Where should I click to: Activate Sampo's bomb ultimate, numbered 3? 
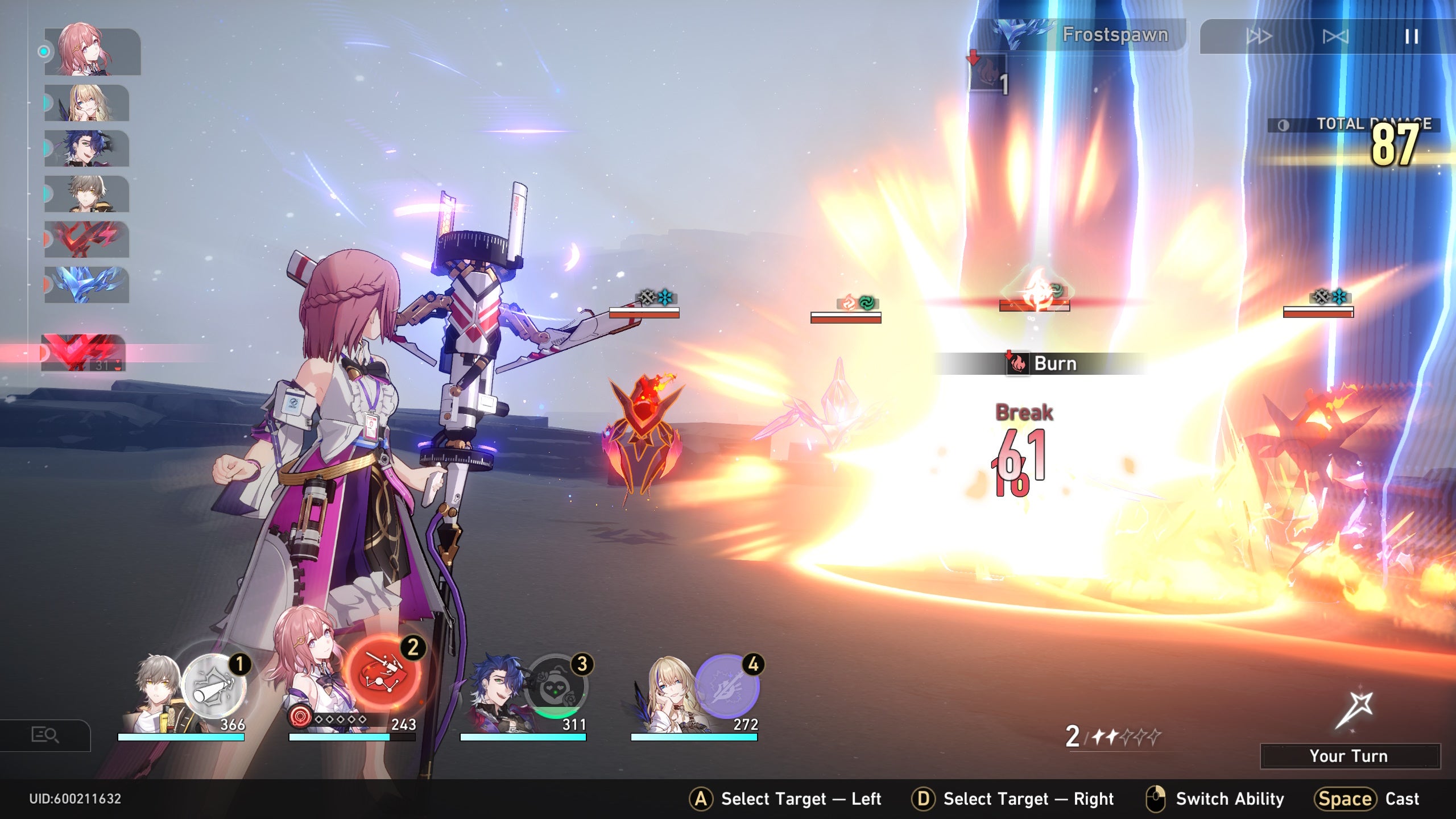[555, 686]
